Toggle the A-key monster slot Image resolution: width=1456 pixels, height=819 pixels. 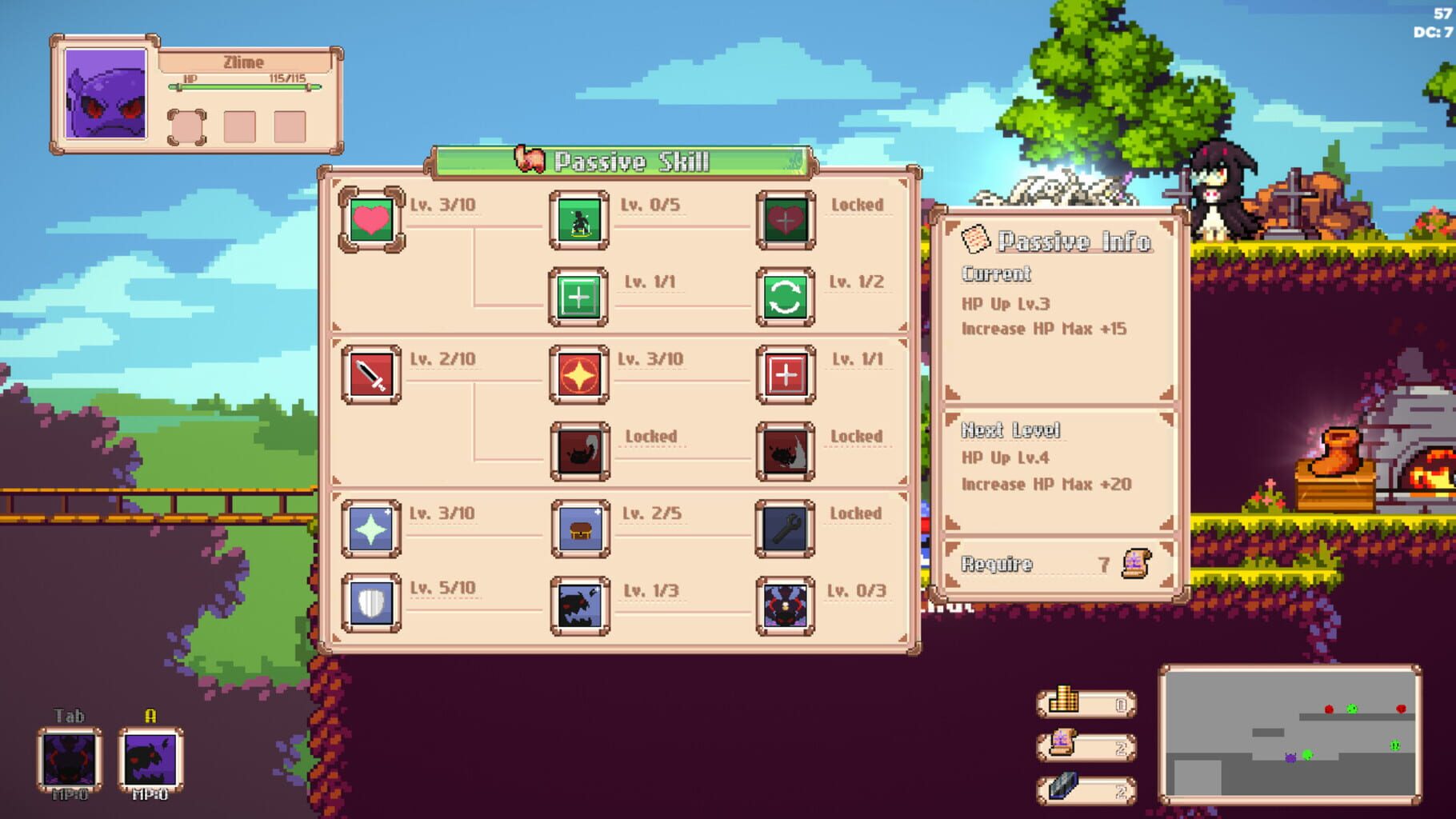pos(148,757)
